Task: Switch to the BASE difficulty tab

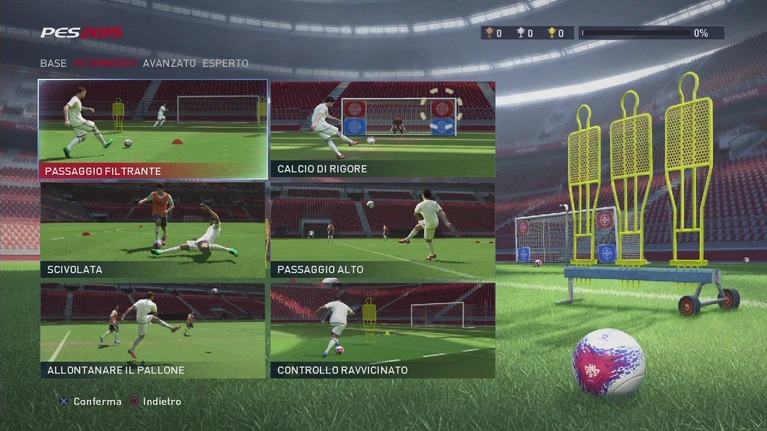Action: tap(53, 63)
